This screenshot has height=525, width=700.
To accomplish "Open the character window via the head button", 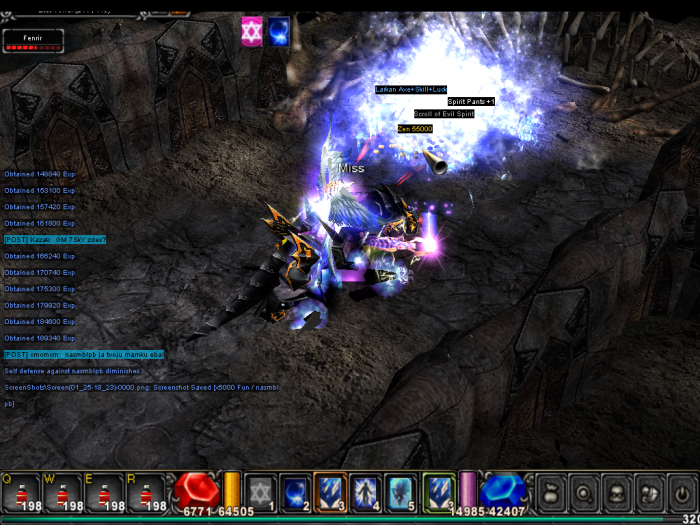I will pyautogui.click(x=616, y=491).
